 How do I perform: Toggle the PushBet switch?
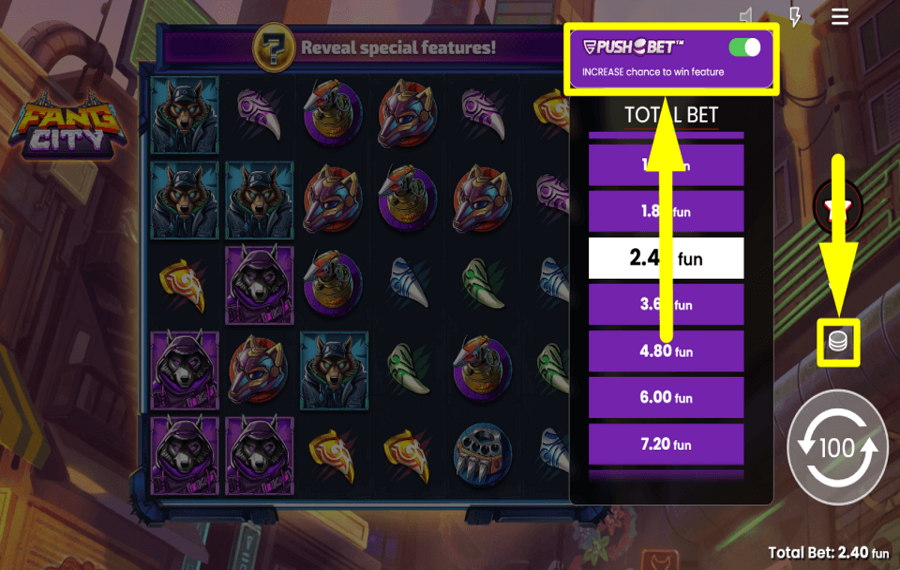(744, 47)
